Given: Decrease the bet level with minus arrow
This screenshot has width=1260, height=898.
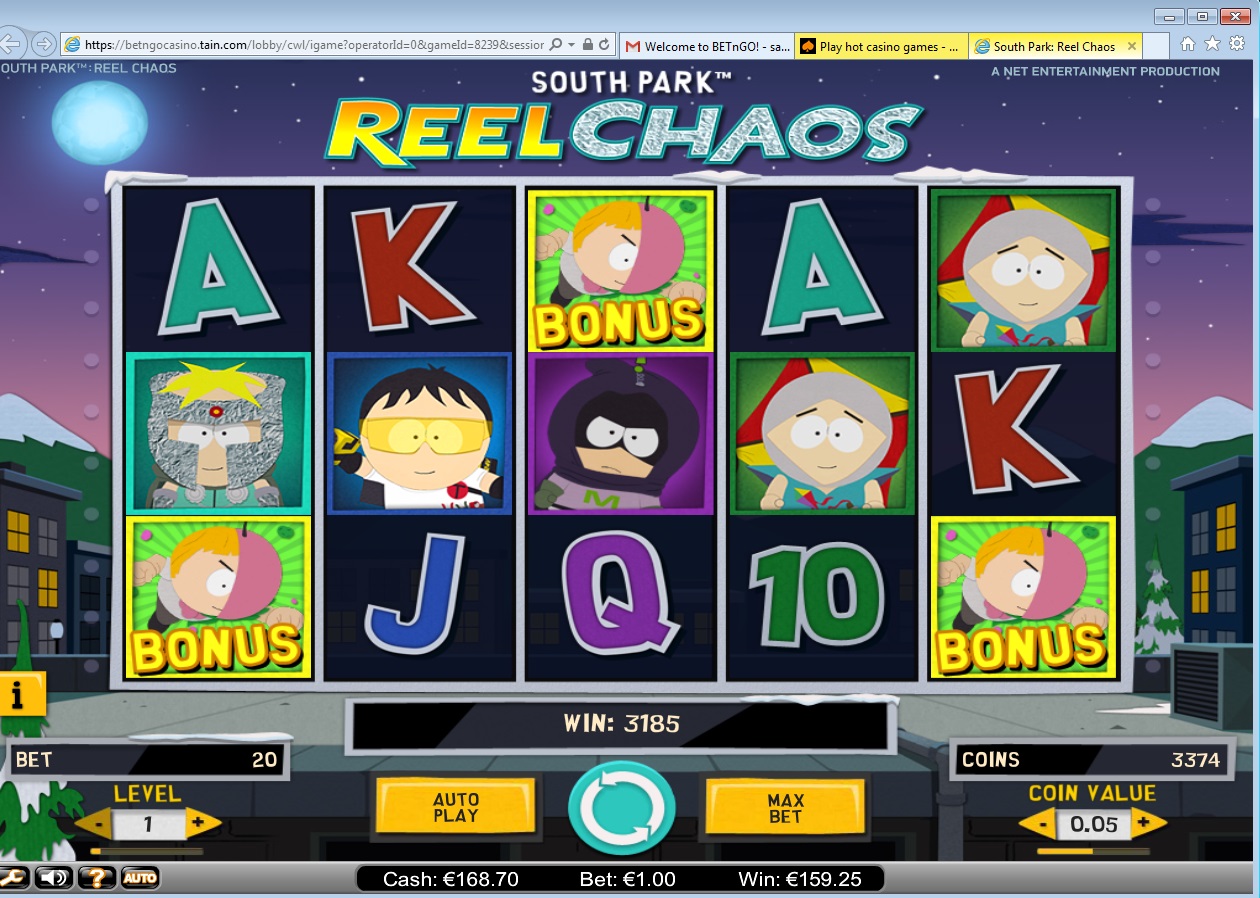Looking at the screenshot, I should pos(98,825).
